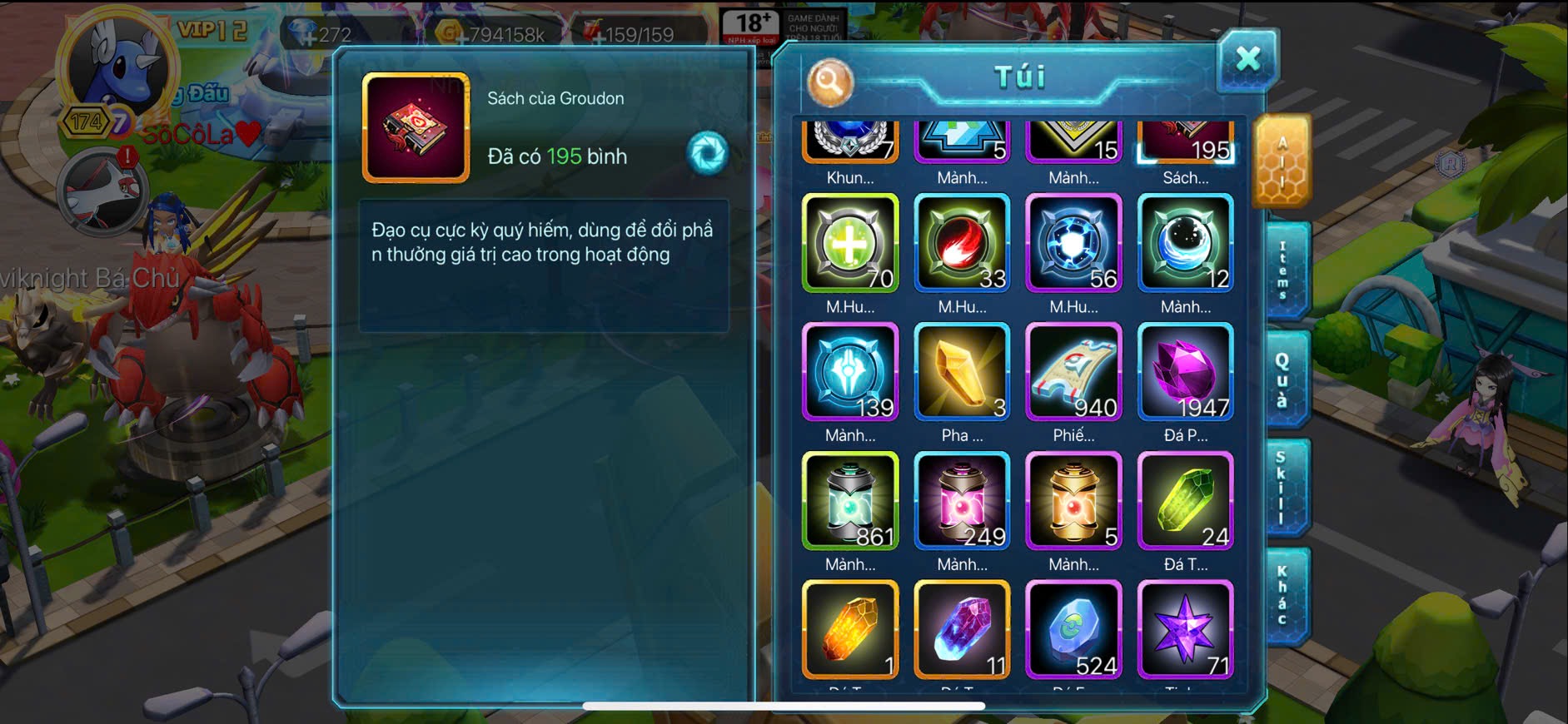Pick the ticket item slot showing 940
Screen dimensions: 1568x724
pyautogui.click(x=1073, y=371)
